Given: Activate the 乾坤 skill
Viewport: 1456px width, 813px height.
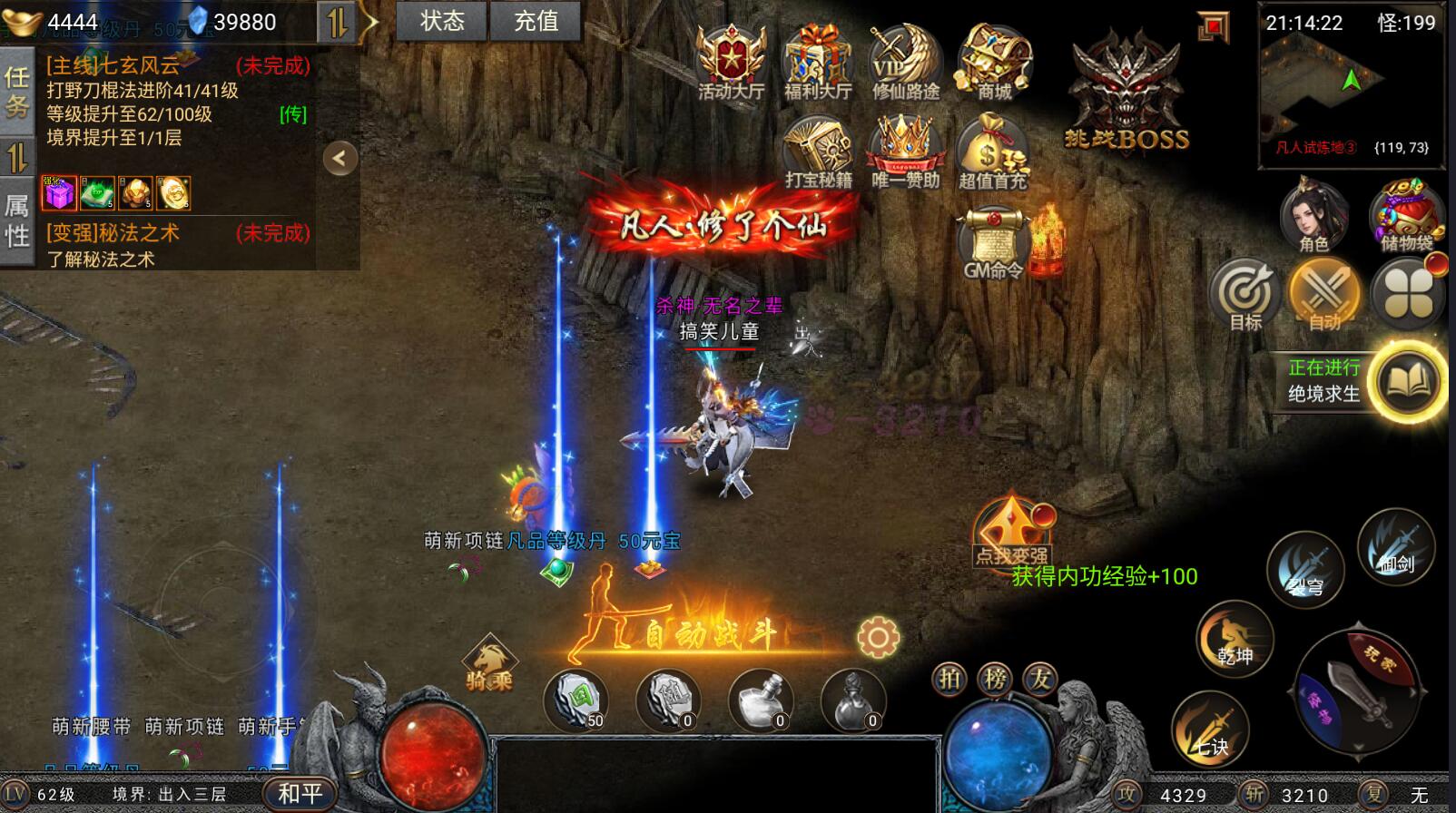Looking at the screenshot, I should 1234,639.
